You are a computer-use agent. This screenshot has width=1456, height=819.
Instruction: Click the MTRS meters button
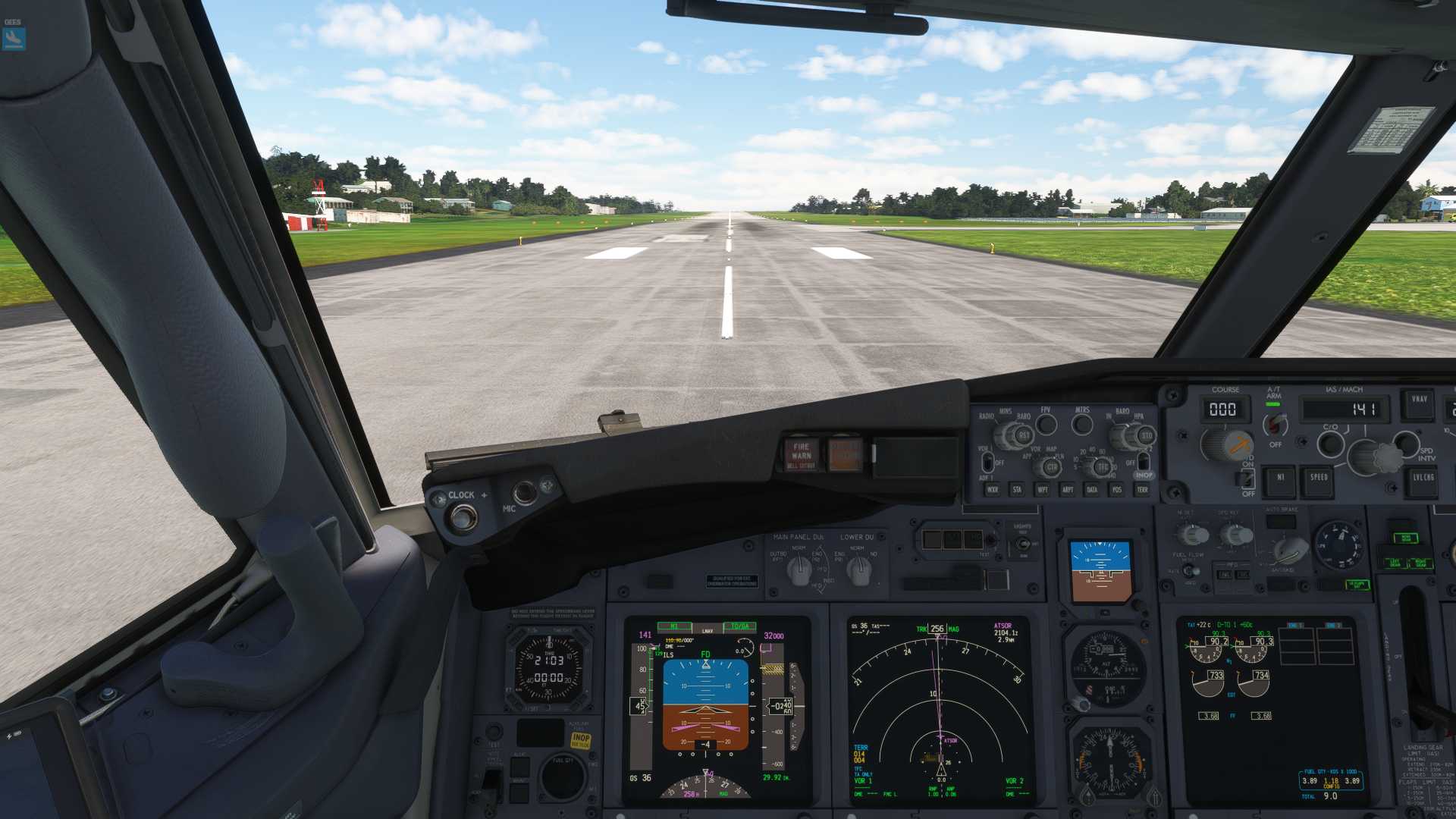(1082, 425)
